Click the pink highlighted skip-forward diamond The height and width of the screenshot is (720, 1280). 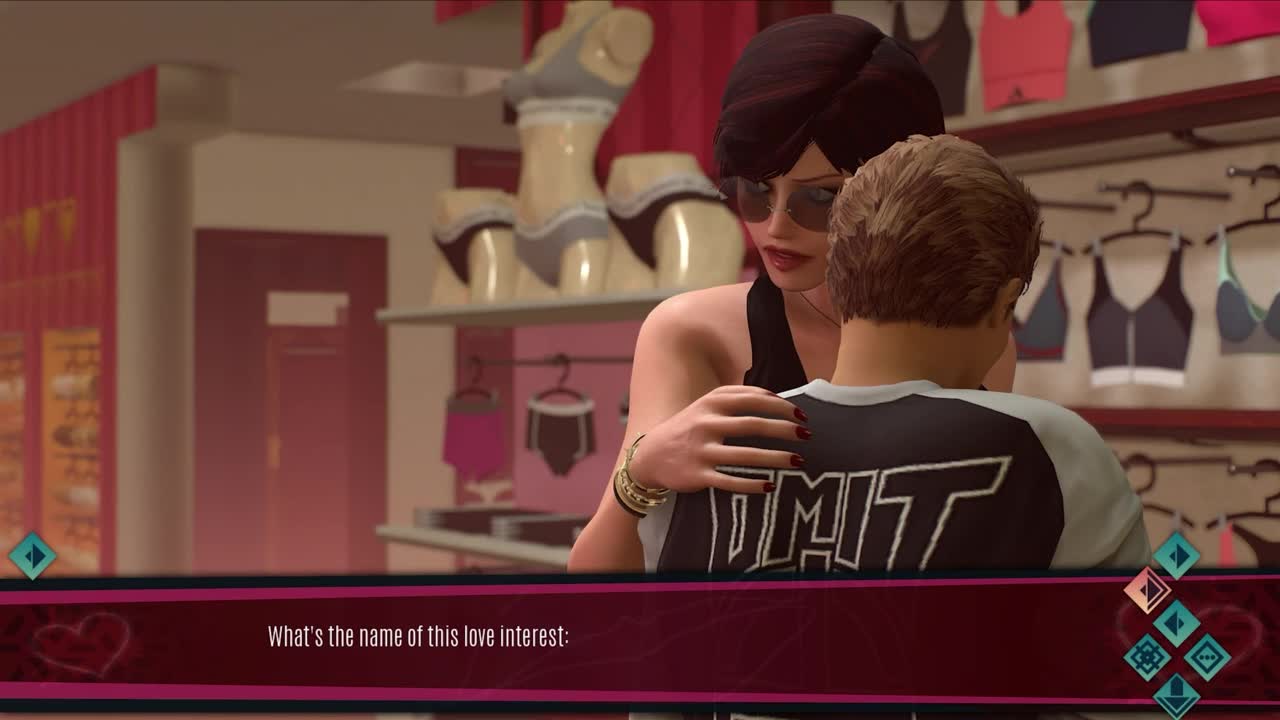1147,590
